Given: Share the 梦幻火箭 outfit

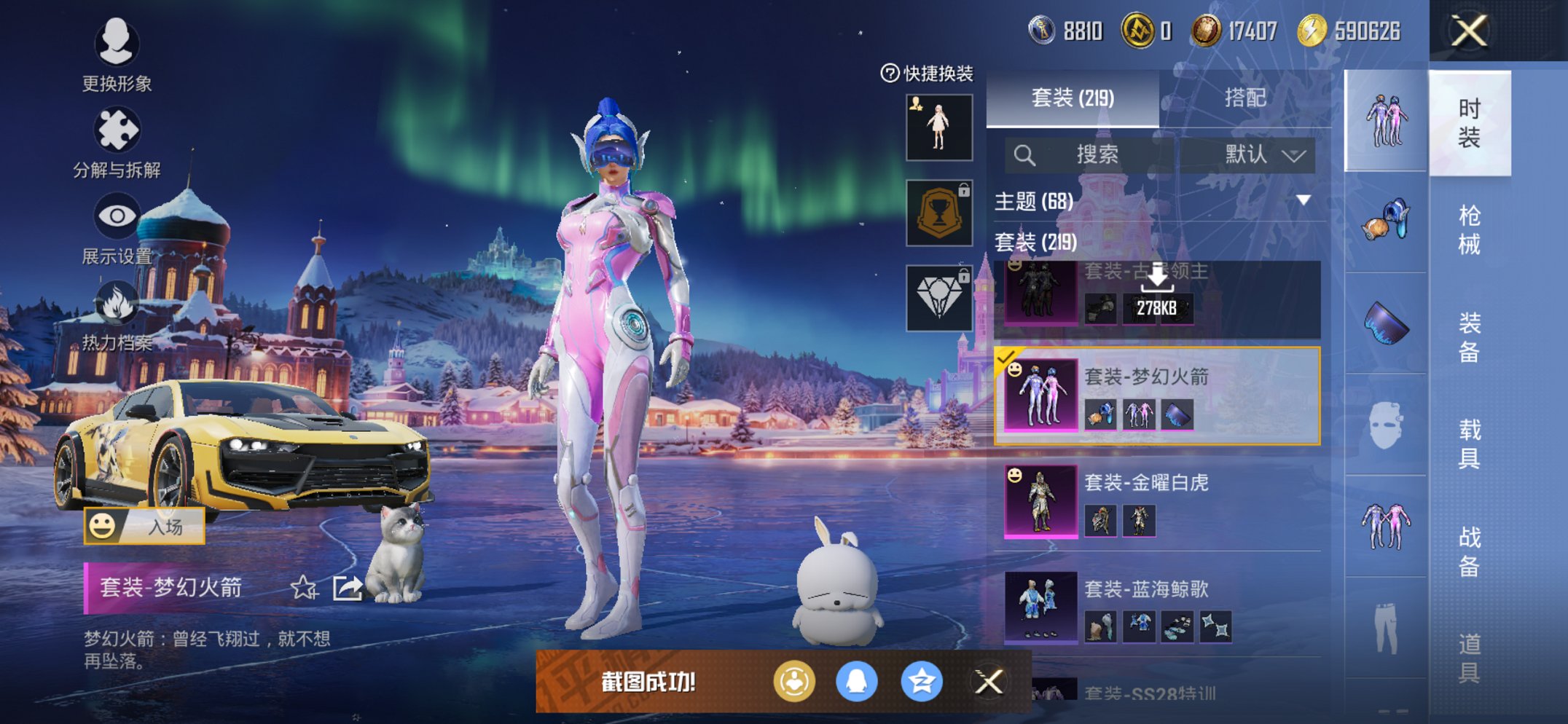Looking at the screenshot, I should tap(348, 587).
